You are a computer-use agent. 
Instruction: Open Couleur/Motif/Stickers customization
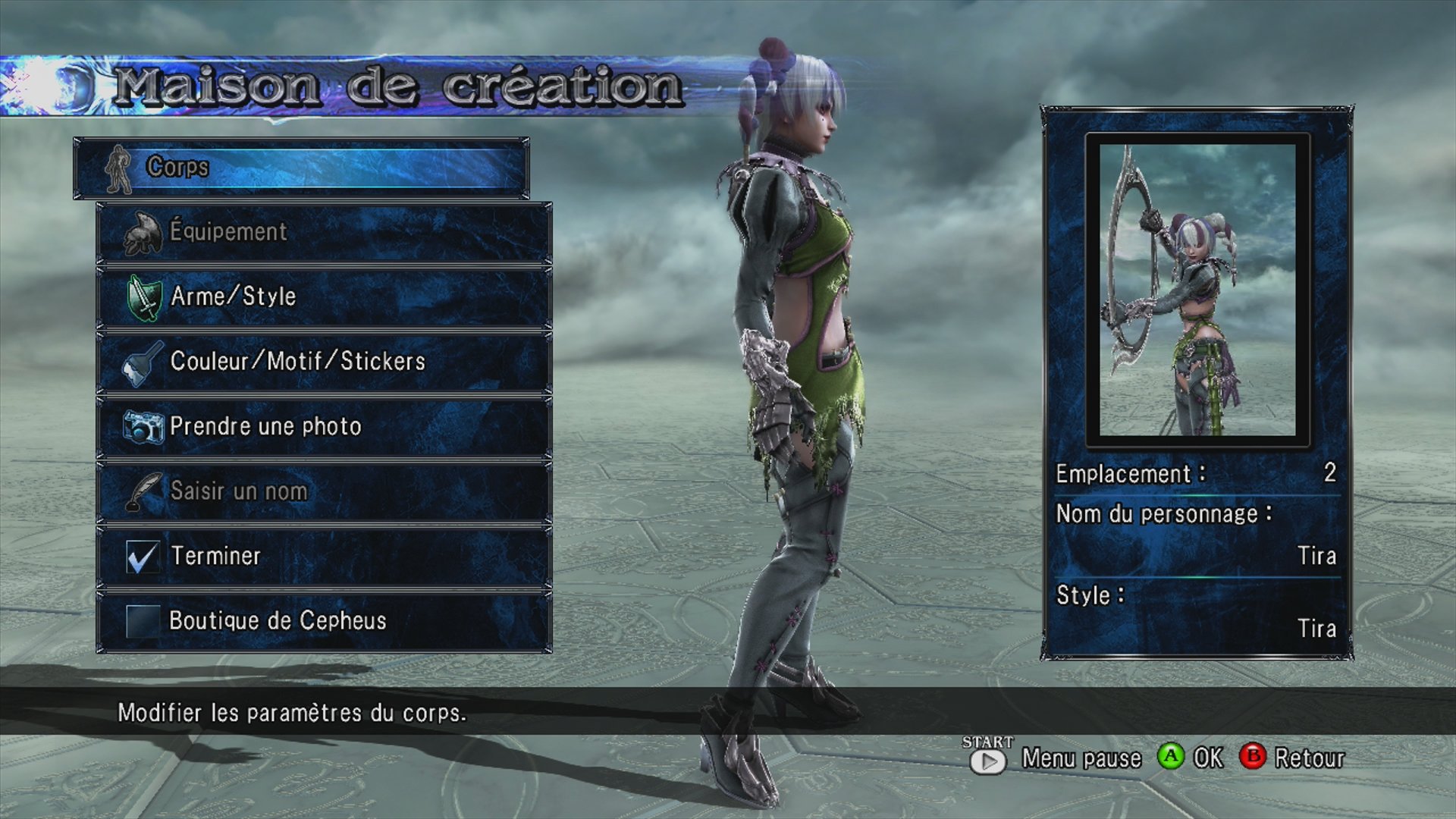click(x=324, y=362)
